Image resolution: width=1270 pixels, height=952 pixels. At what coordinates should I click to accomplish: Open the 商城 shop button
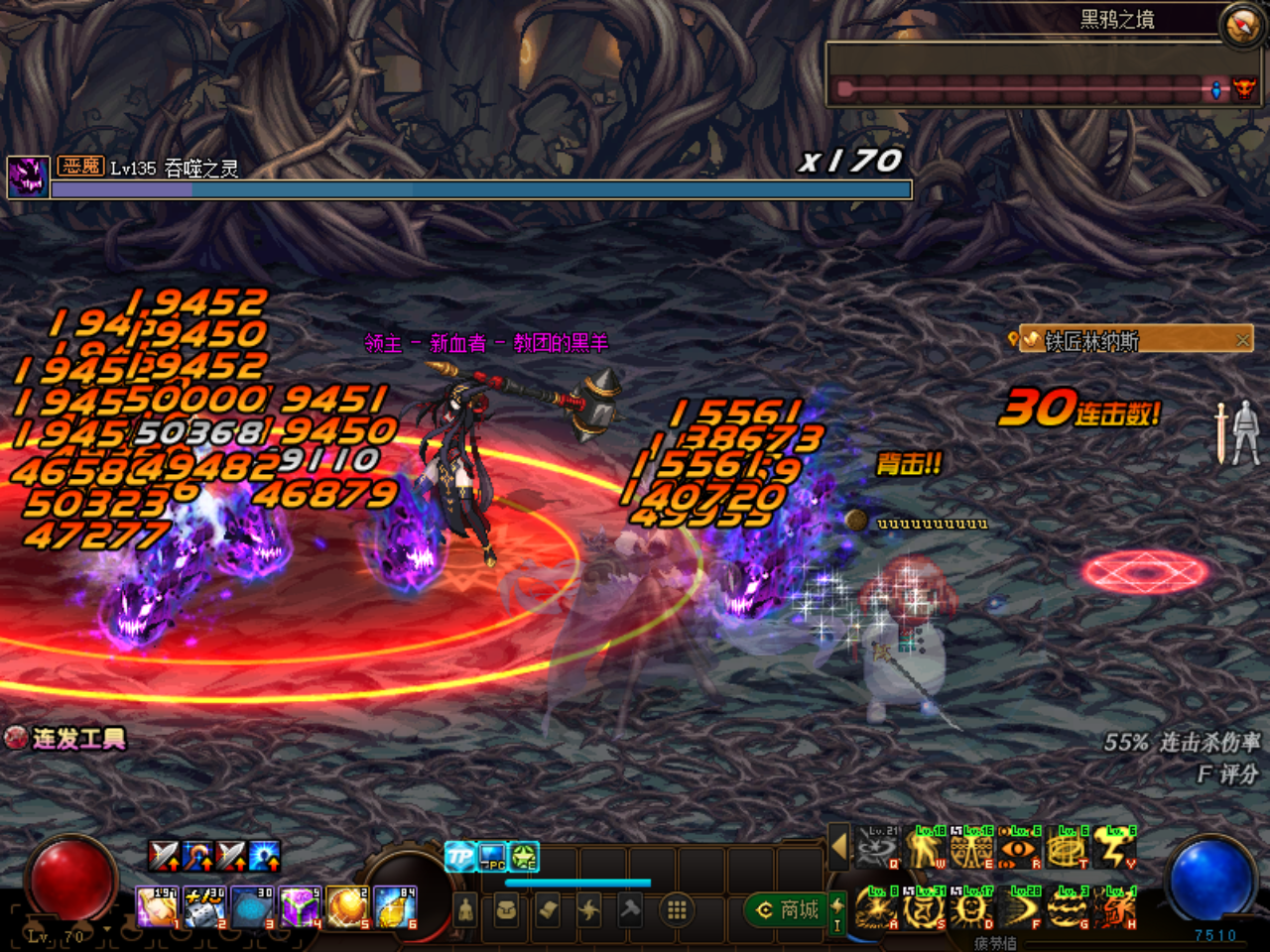point(788,909)
